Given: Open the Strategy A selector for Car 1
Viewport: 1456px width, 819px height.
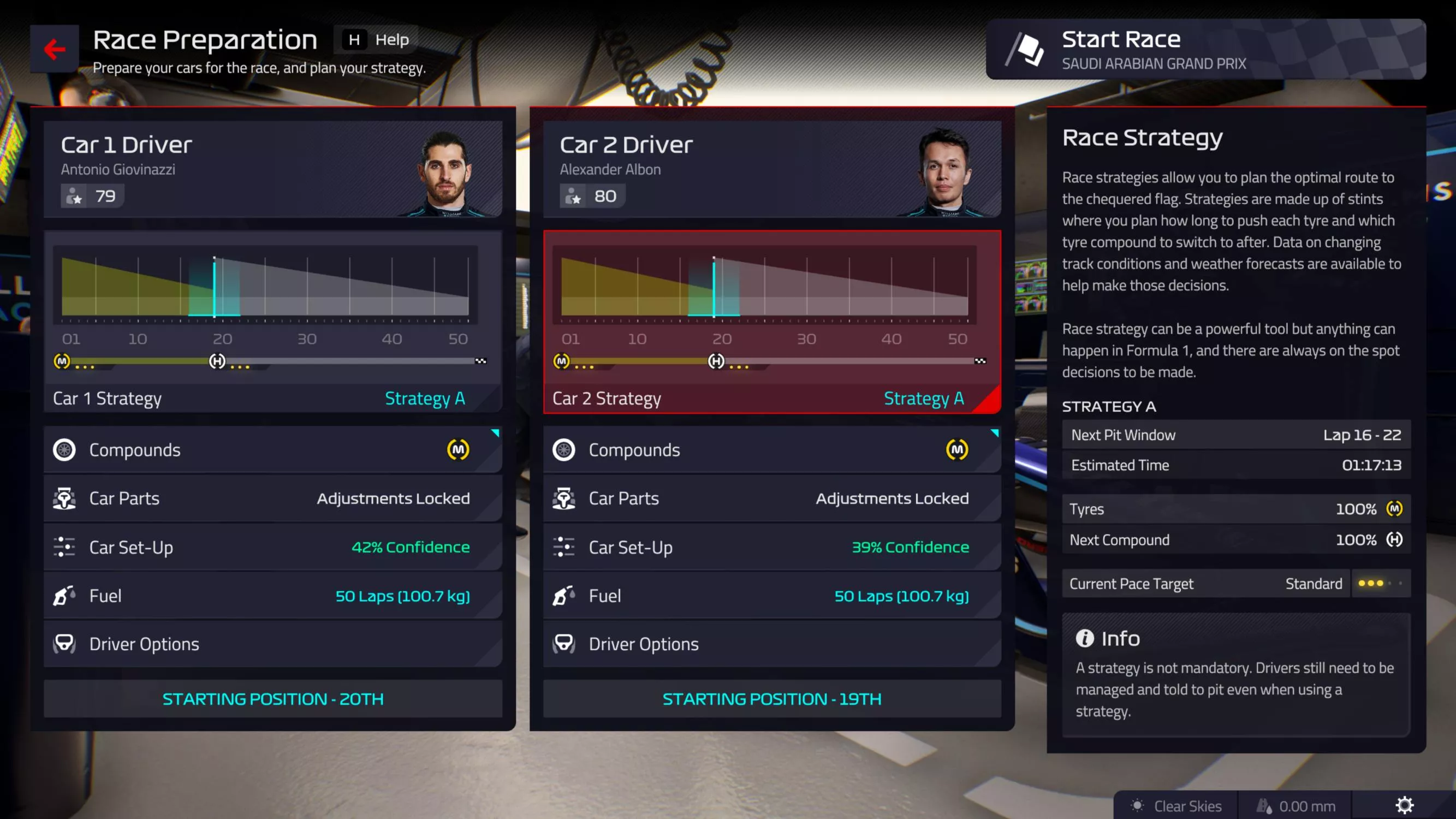Looking at the screenshot, I should tap(425, 398).
